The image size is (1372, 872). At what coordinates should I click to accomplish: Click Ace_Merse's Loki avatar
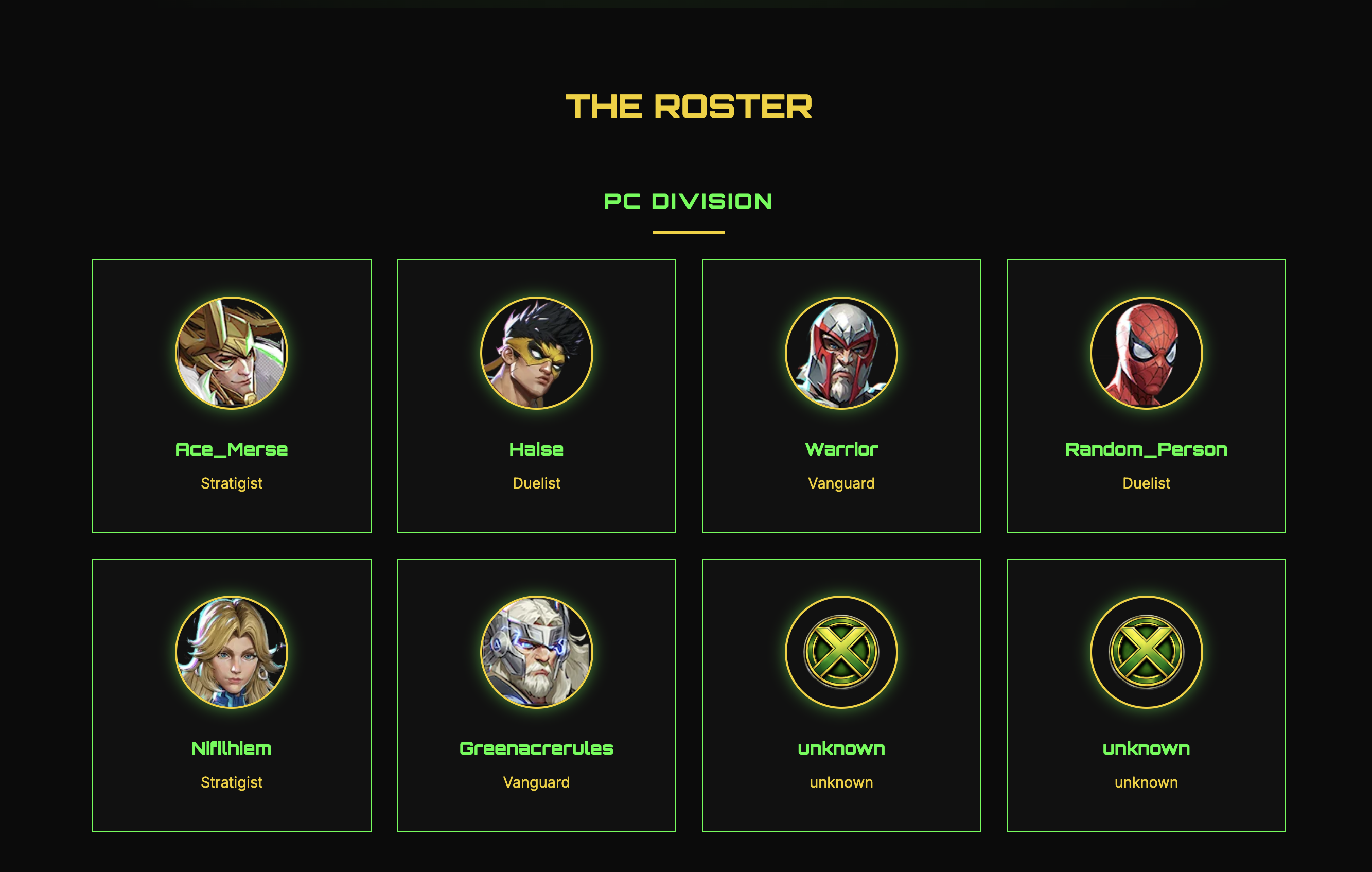point(232,353)
